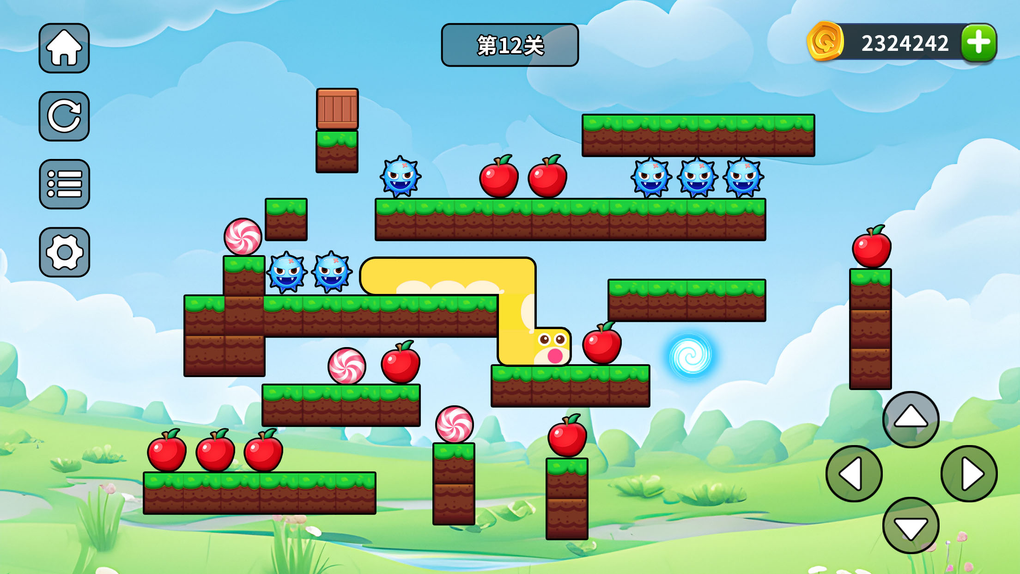Tap the down arrow direction button
1020x574 pixels.
tap(910, 525)
